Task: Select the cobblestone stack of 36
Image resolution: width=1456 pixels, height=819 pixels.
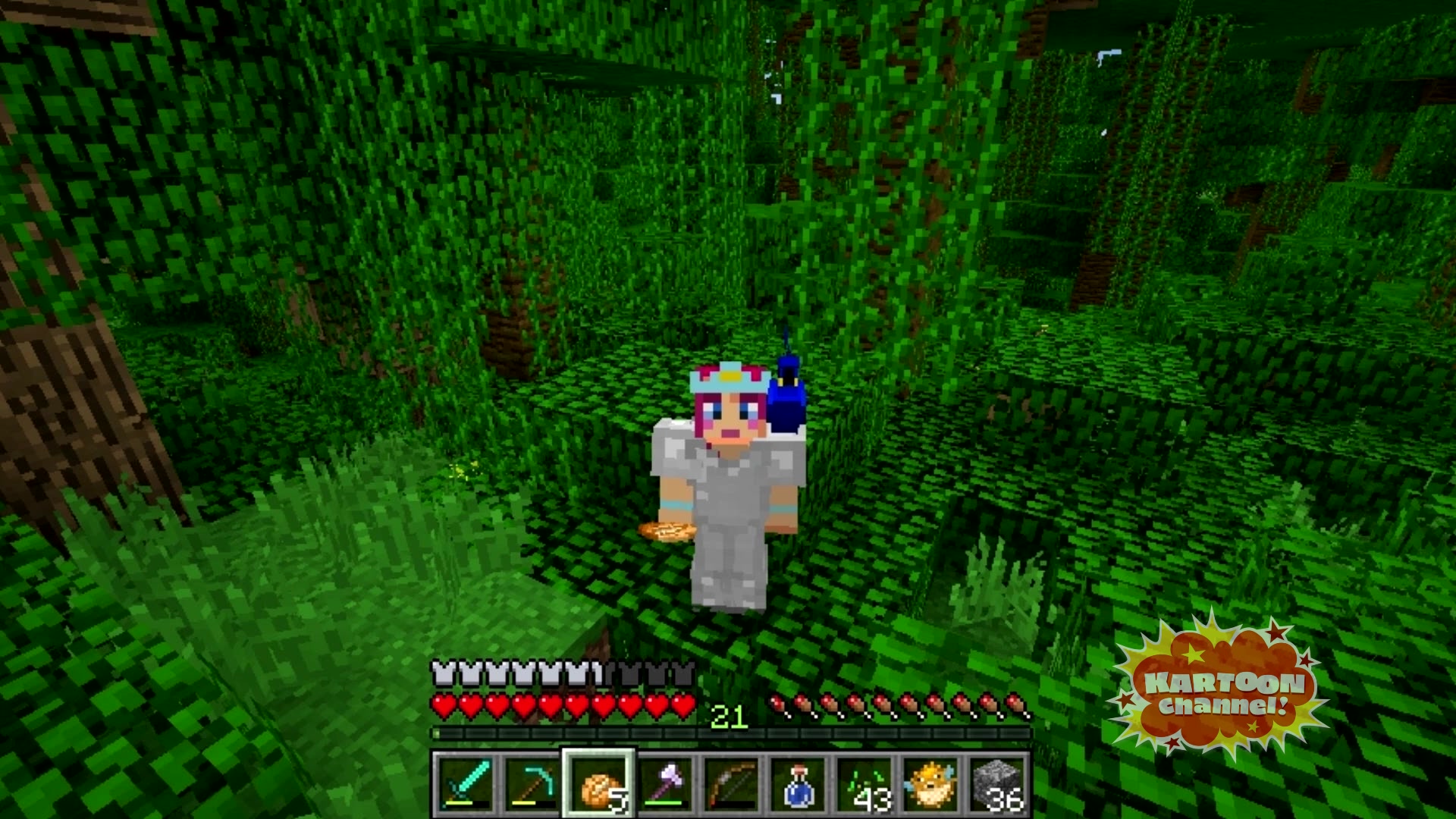Action: pyautogui.click(x=999, y=784)
